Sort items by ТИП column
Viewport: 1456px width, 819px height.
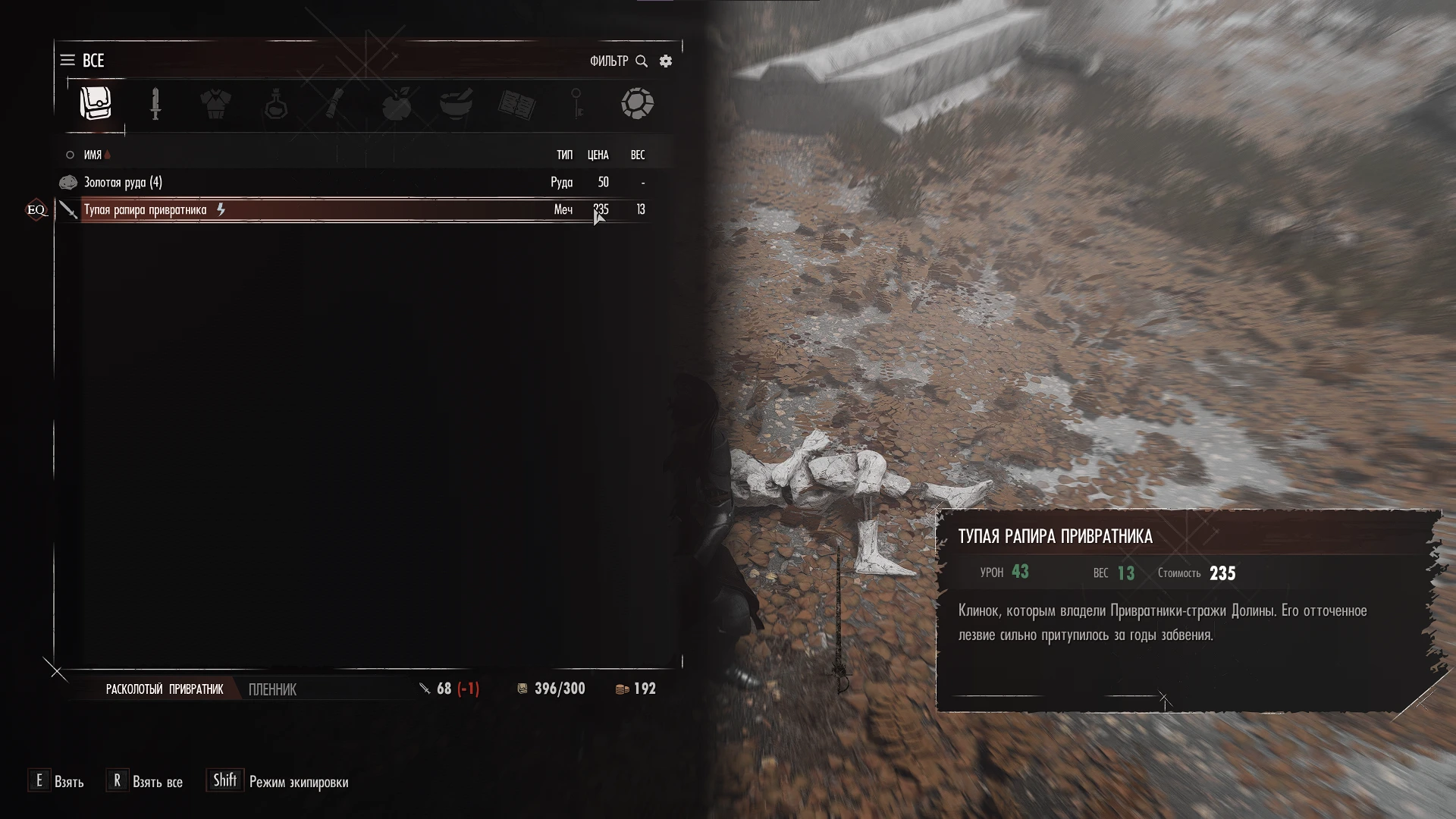pyautogui.click(x=564, y=155)
